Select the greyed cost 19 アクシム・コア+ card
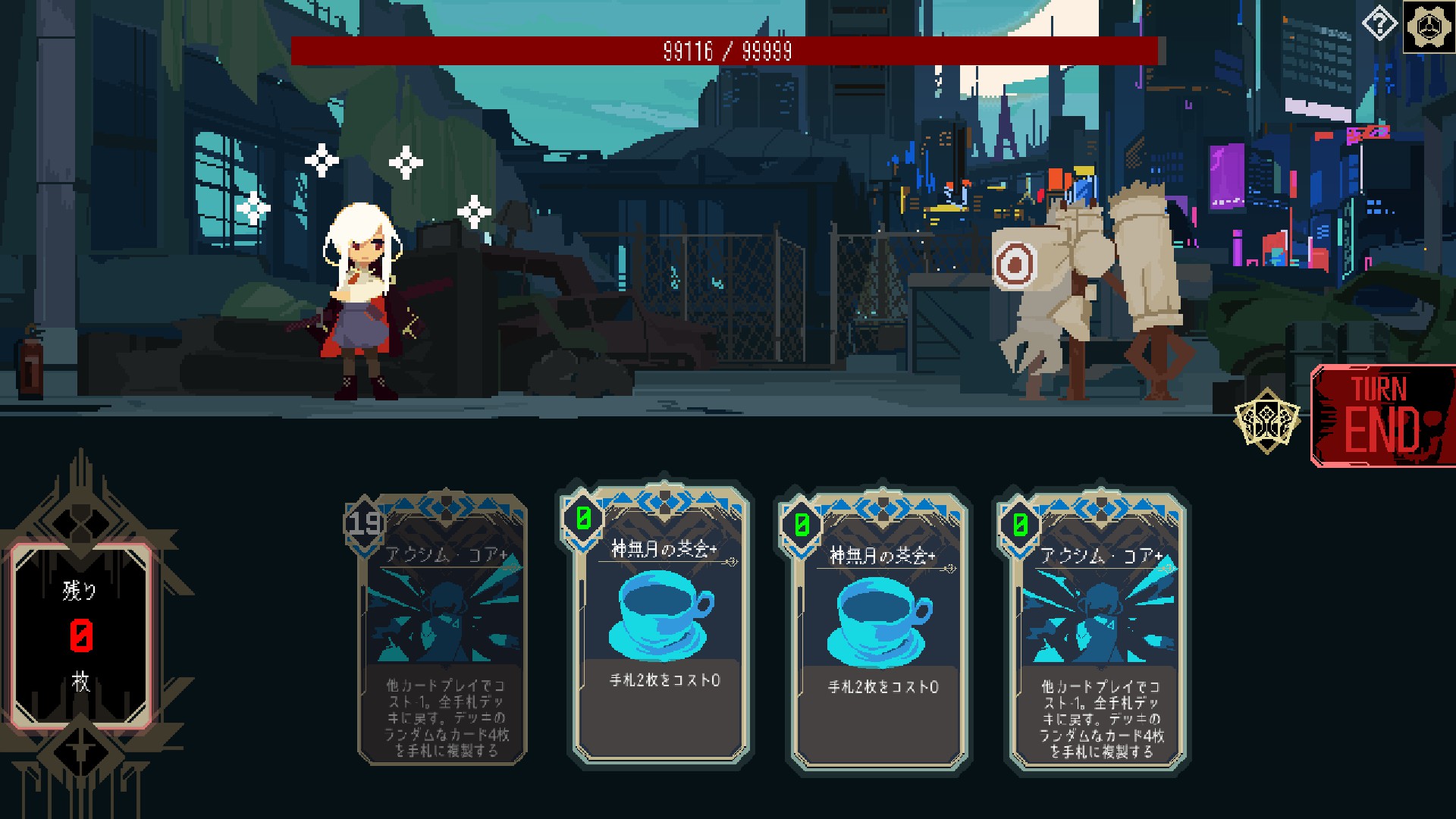The width and height of the screenshot is (1456, 819). (x=443, y=629)
